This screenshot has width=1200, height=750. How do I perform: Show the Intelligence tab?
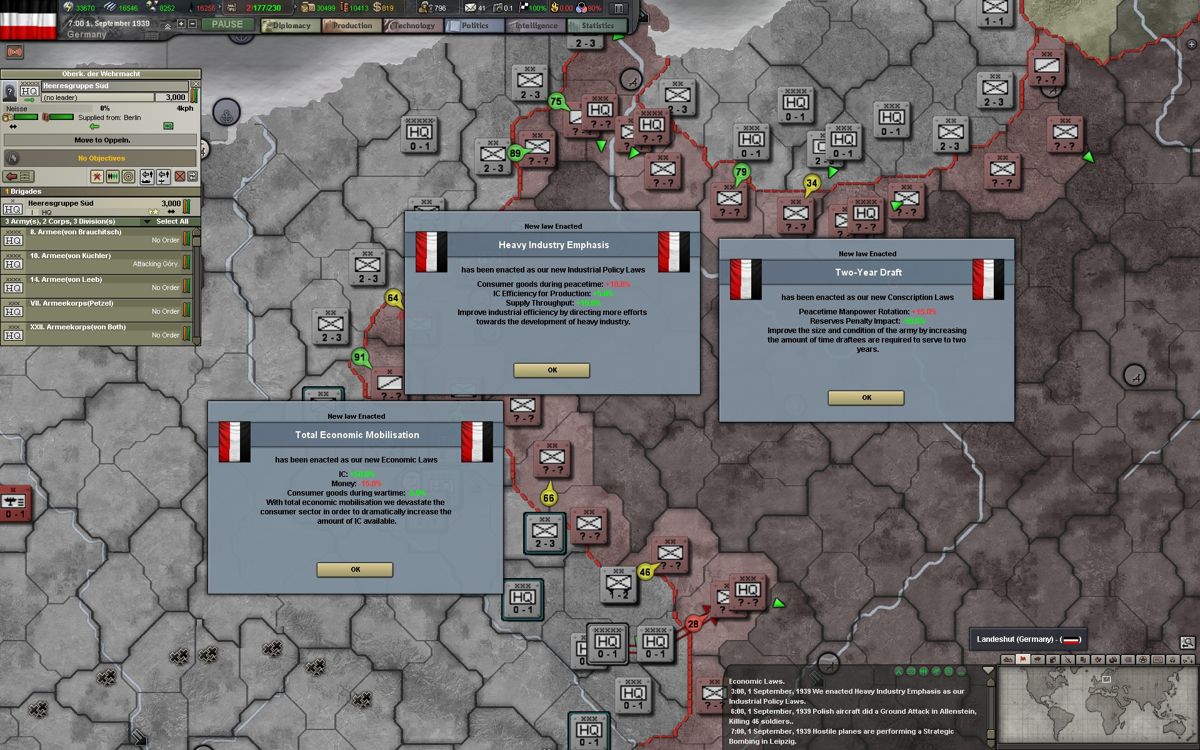click(x=535, y=25)
